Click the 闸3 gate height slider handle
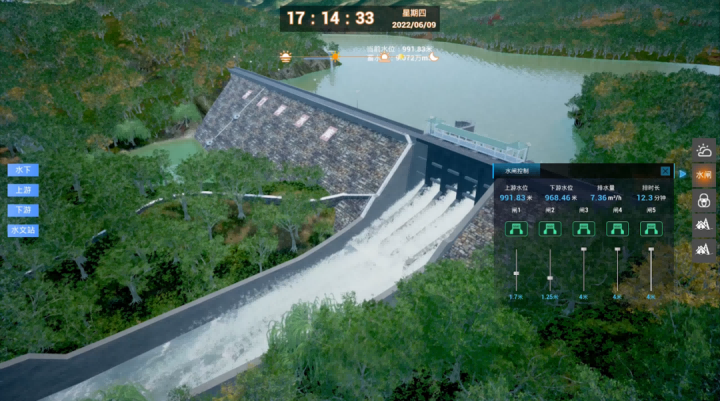Screen dimensions: 720x401 point(584,250)
